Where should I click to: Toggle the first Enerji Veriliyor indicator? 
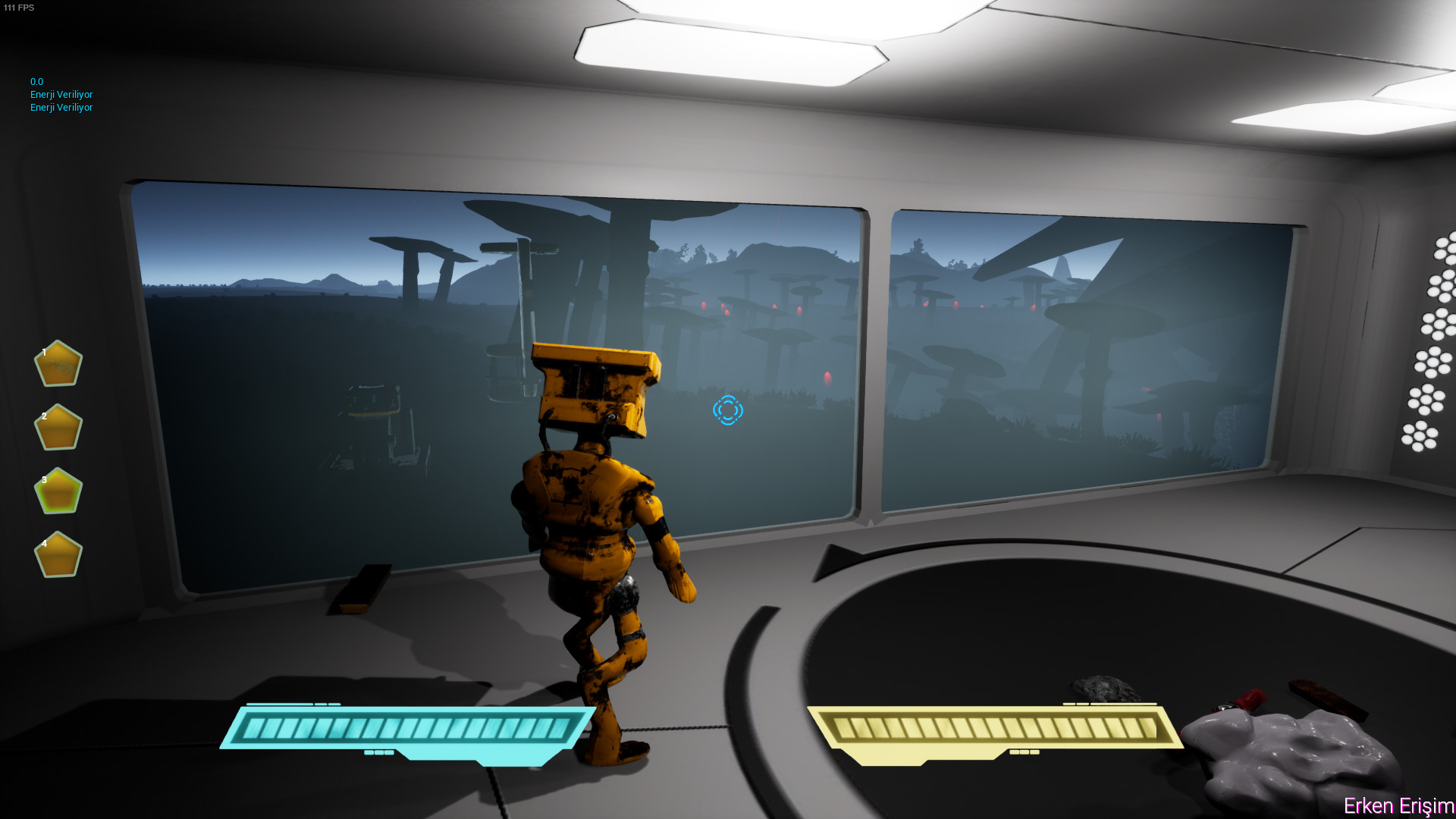(61, 94)
